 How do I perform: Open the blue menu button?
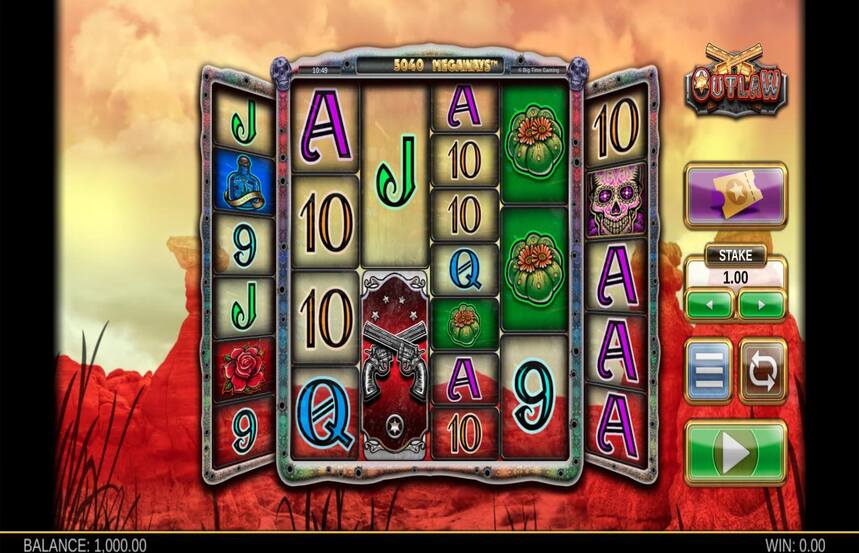[708, 372]
